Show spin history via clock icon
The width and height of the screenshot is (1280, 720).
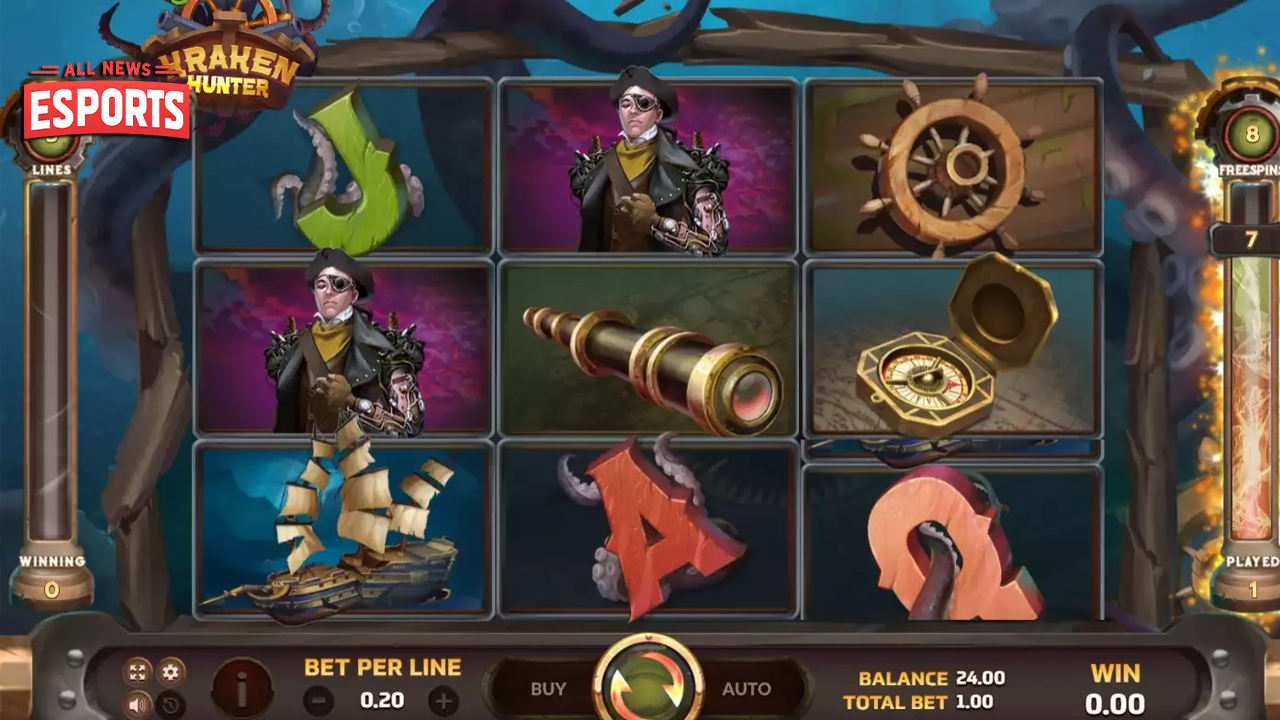pyautogui.click(x=172, y=704)
